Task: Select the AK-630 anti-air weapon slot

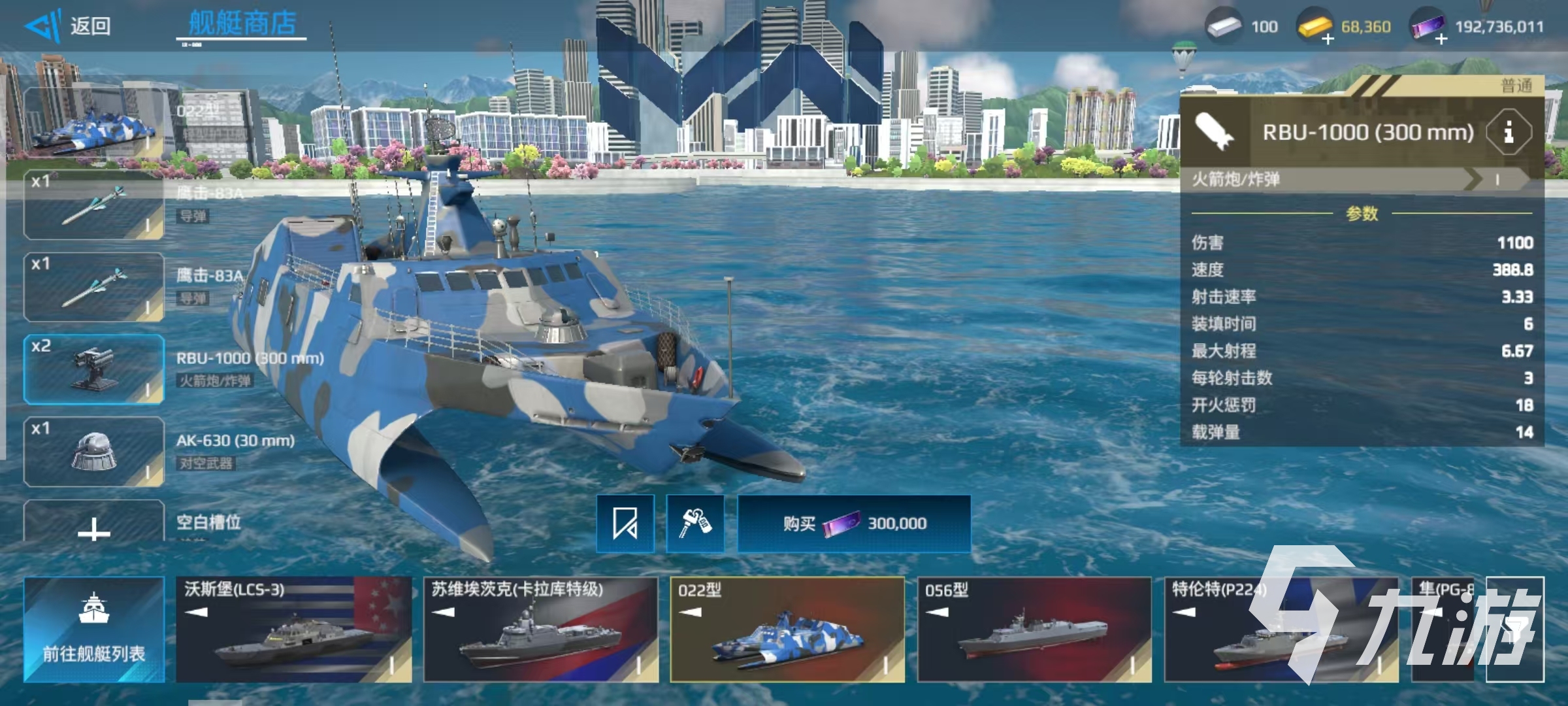Action: (94, 452)
